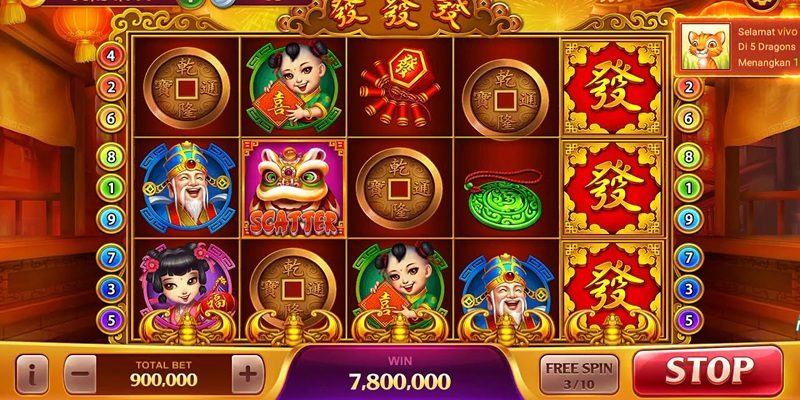Stop the spinning reels with STOP

point(708,373)
